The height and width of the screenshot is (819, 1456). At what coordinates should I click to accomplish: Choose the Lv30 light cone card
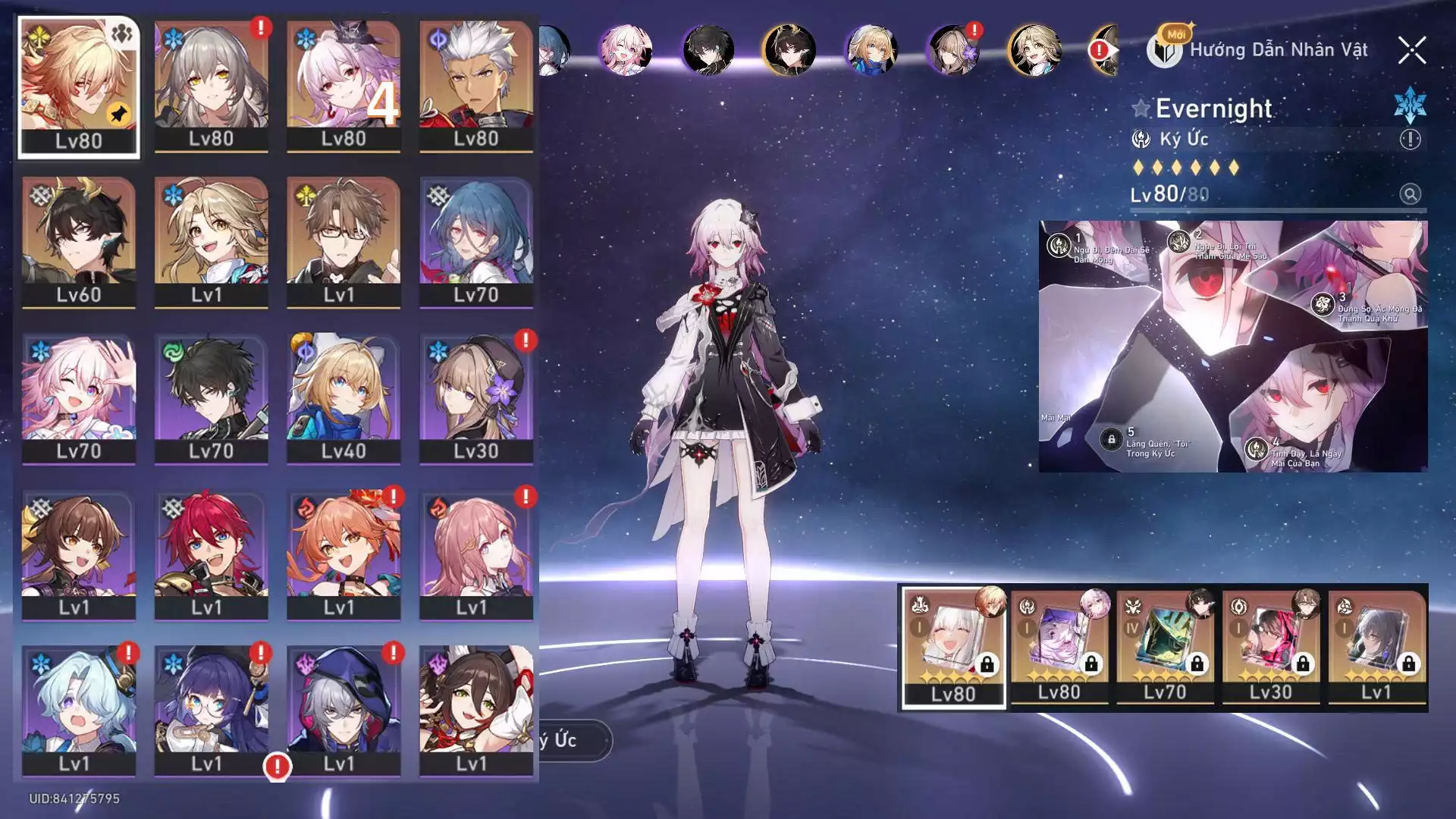click(x=1271, y=647)
